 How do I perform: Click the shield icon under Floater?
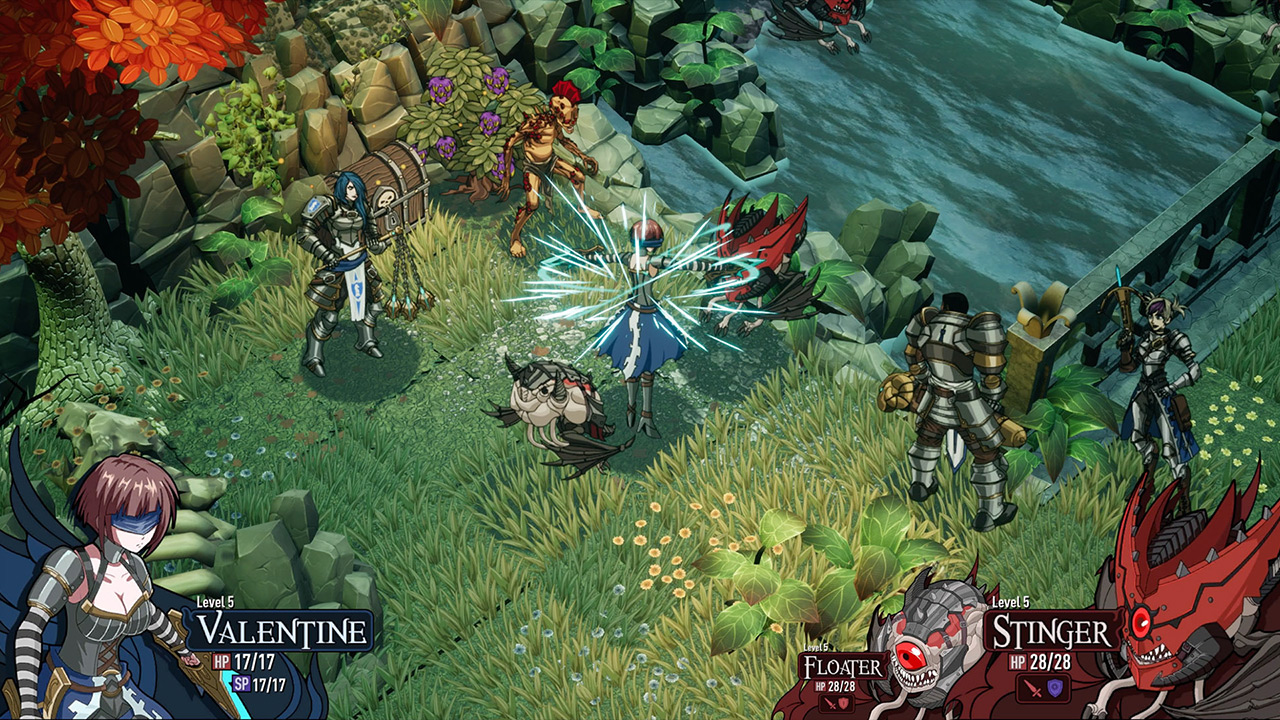click(x=843, y=702)
